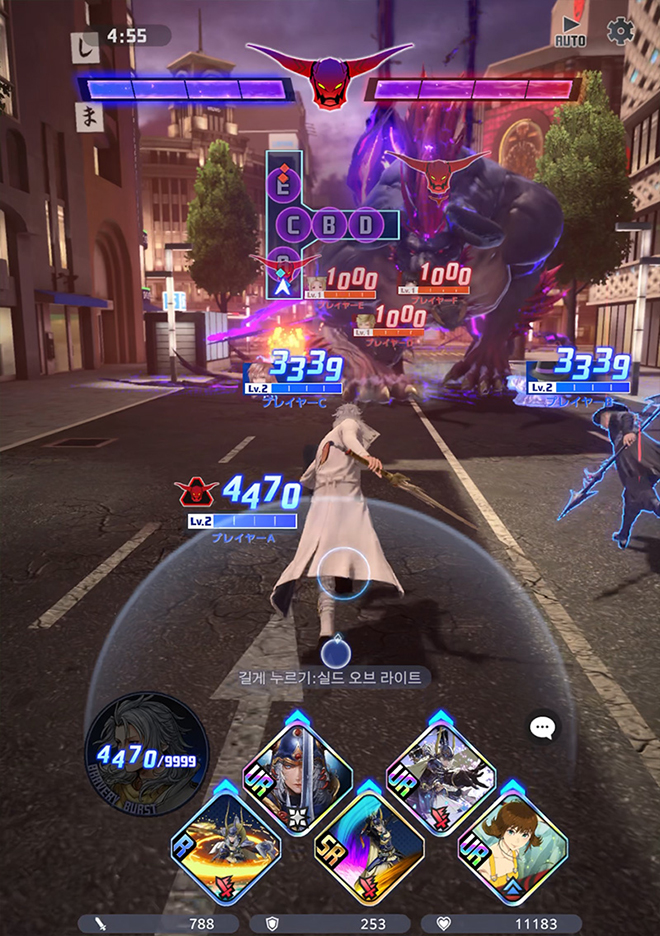
Task: Use the R-rank flaming knight ability card
Action: coord(225,838)
